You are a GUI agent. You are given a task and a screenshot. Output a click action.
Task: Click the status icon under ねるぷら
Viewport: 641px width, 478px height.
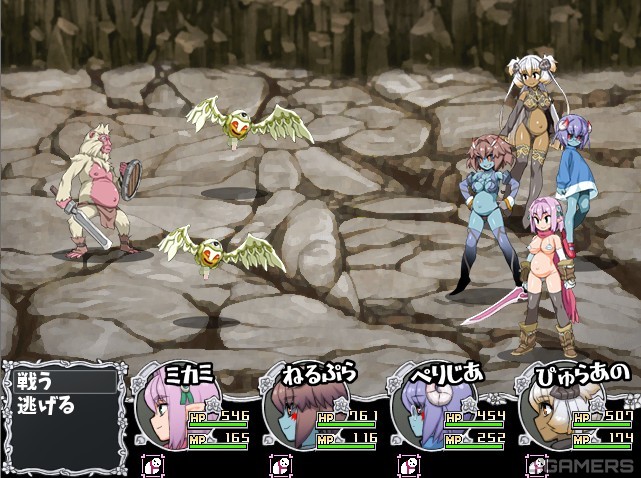coord(281,465)
